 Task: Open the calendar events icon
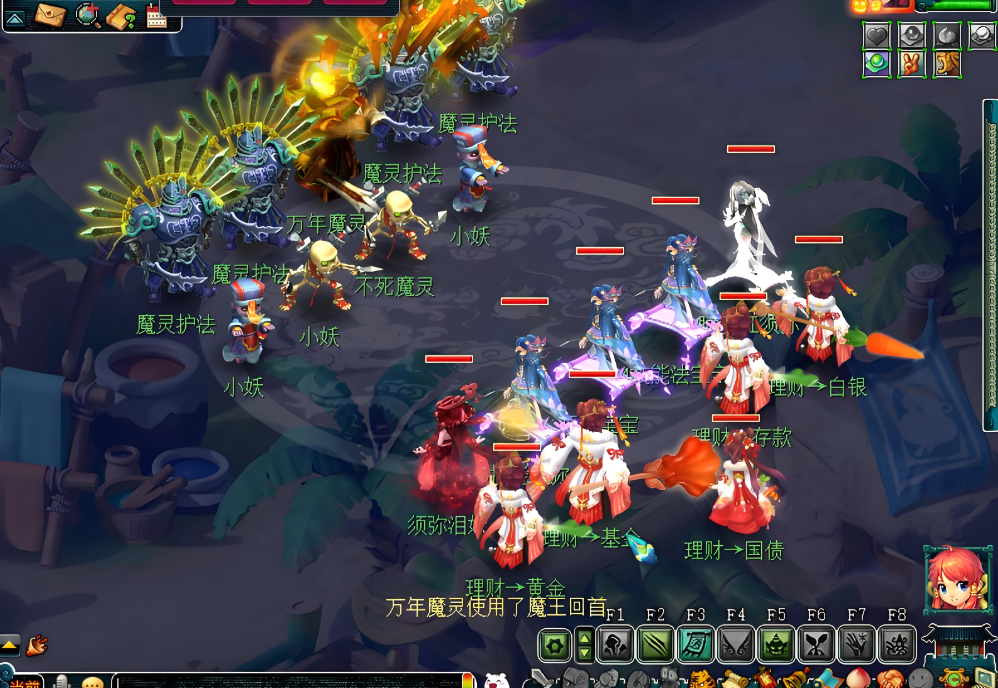point(157,16)
